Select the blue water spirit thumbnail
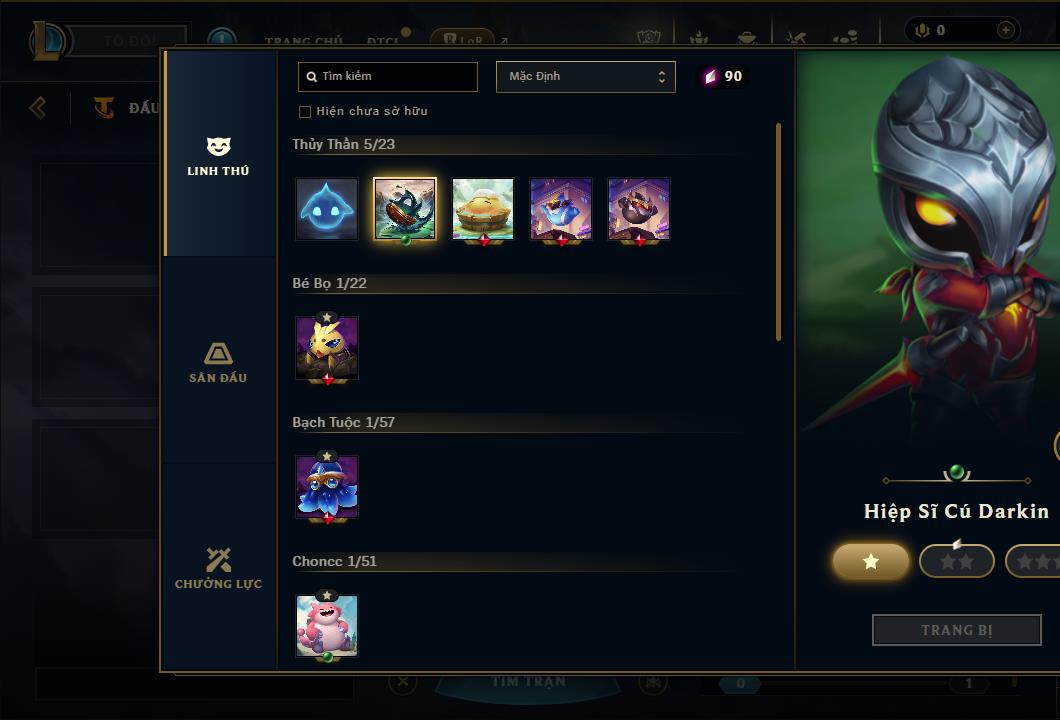Screen dimensions: 1060x720 tap(327, 209)
